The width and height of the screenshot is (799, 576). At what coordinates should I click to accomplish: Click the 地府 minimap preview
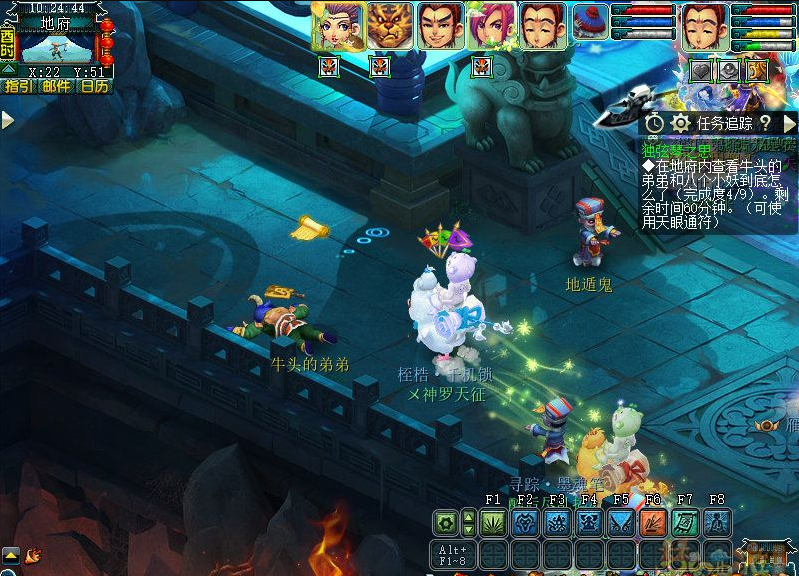(x=56, y=47)
